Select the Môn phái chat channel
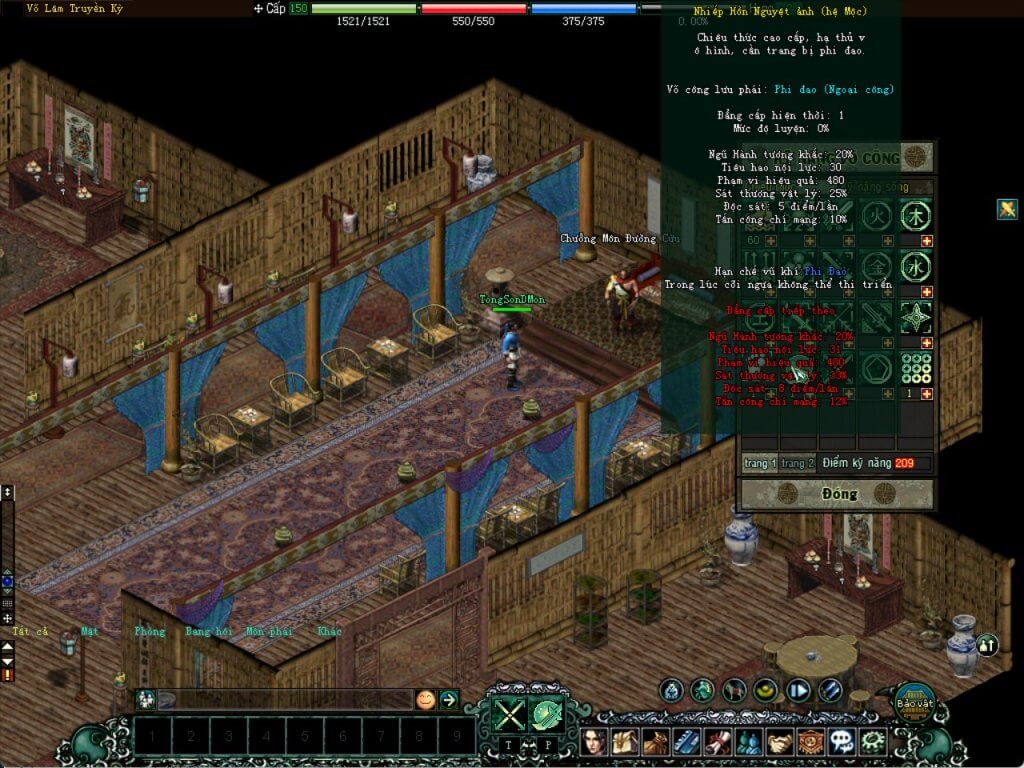 (268, 632)
